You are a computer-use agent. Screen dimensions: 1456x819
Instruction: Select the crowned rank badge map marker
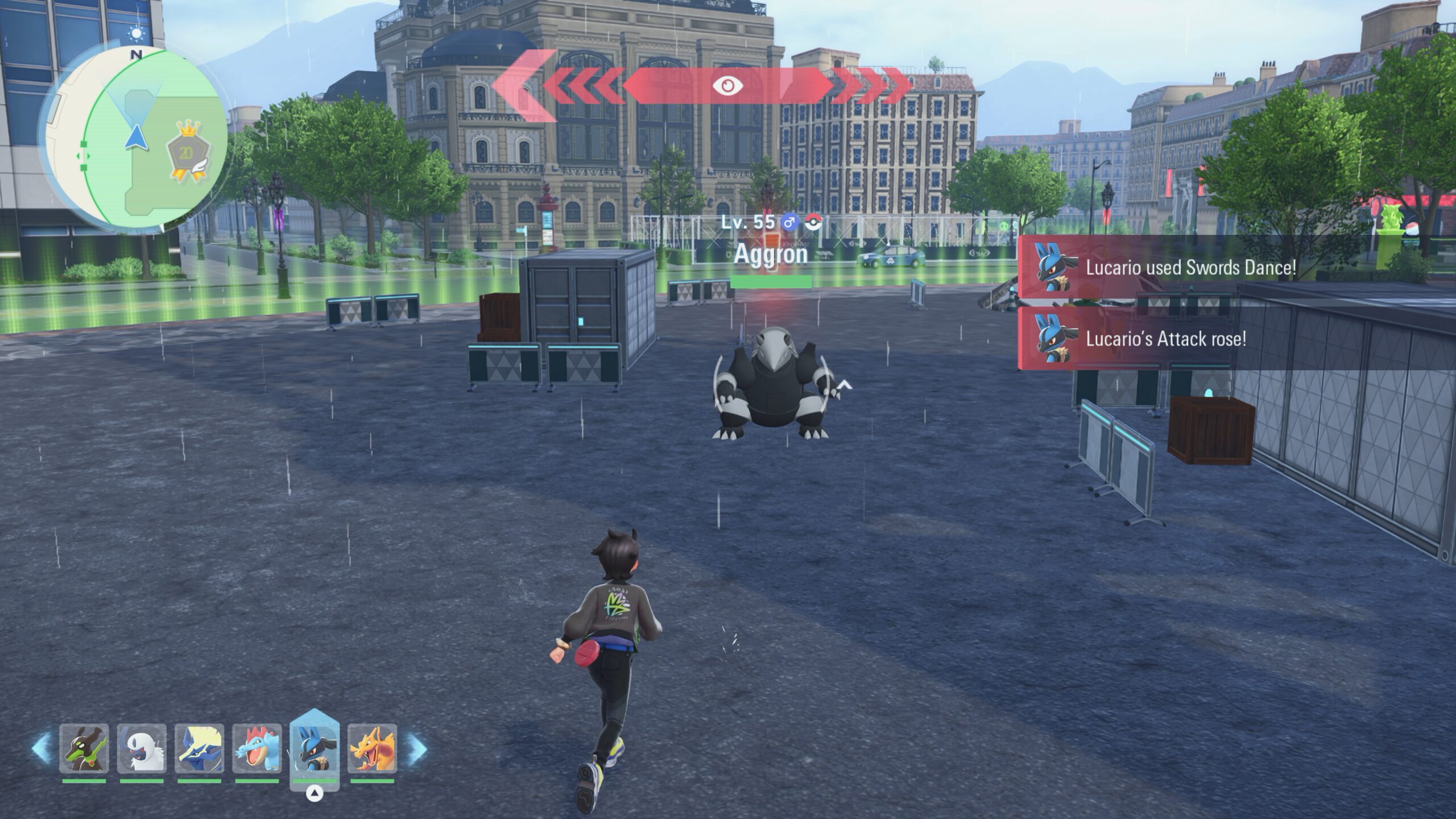point(187,151)
